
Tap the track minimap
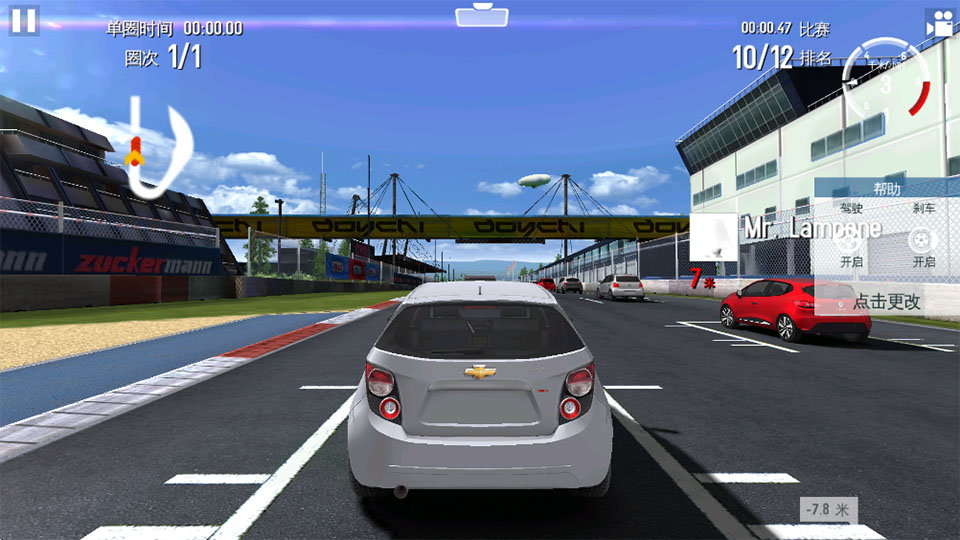pyautogui.click(x=158, y=146)
